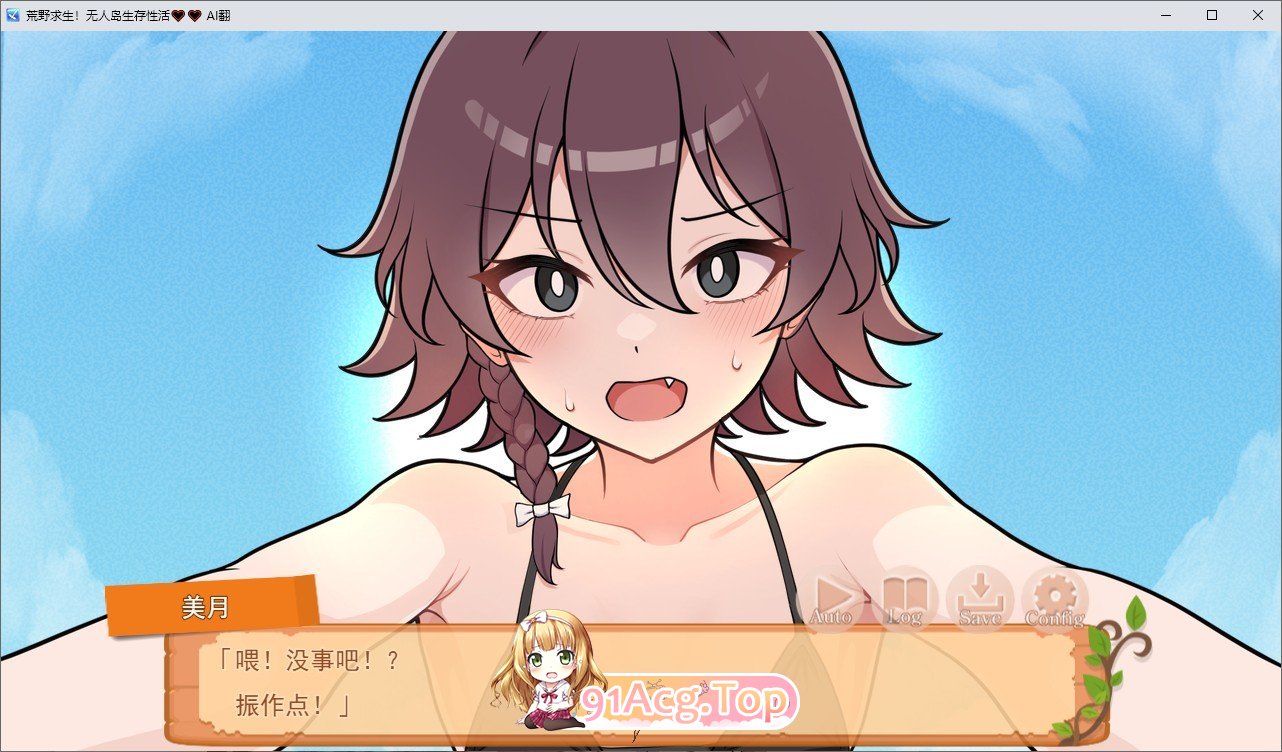
Task: Click the game icon in the title bar
Action: 12,15
